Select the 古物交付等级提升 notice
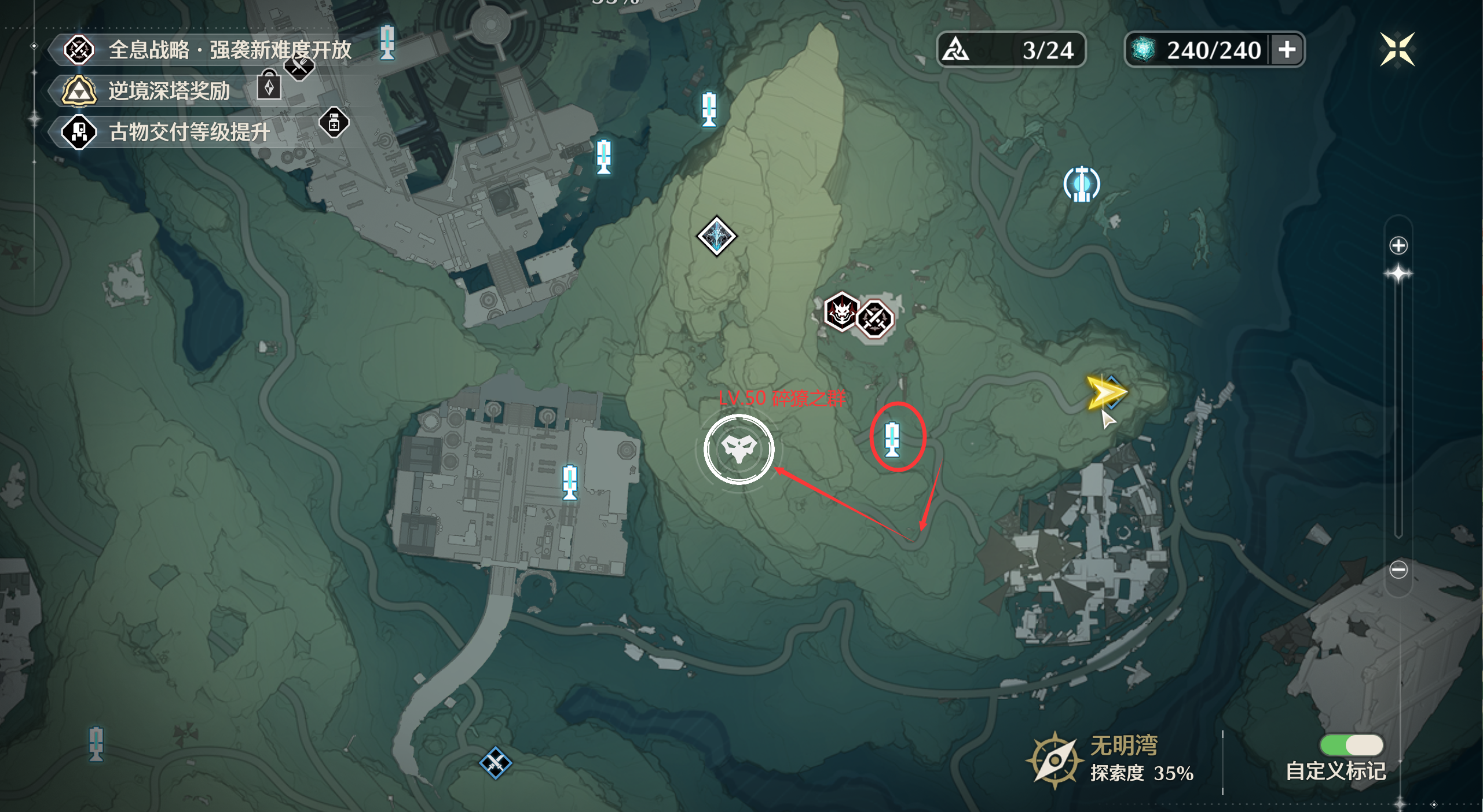The width and height of the screenshot is (1483, 812). [188, 132]
